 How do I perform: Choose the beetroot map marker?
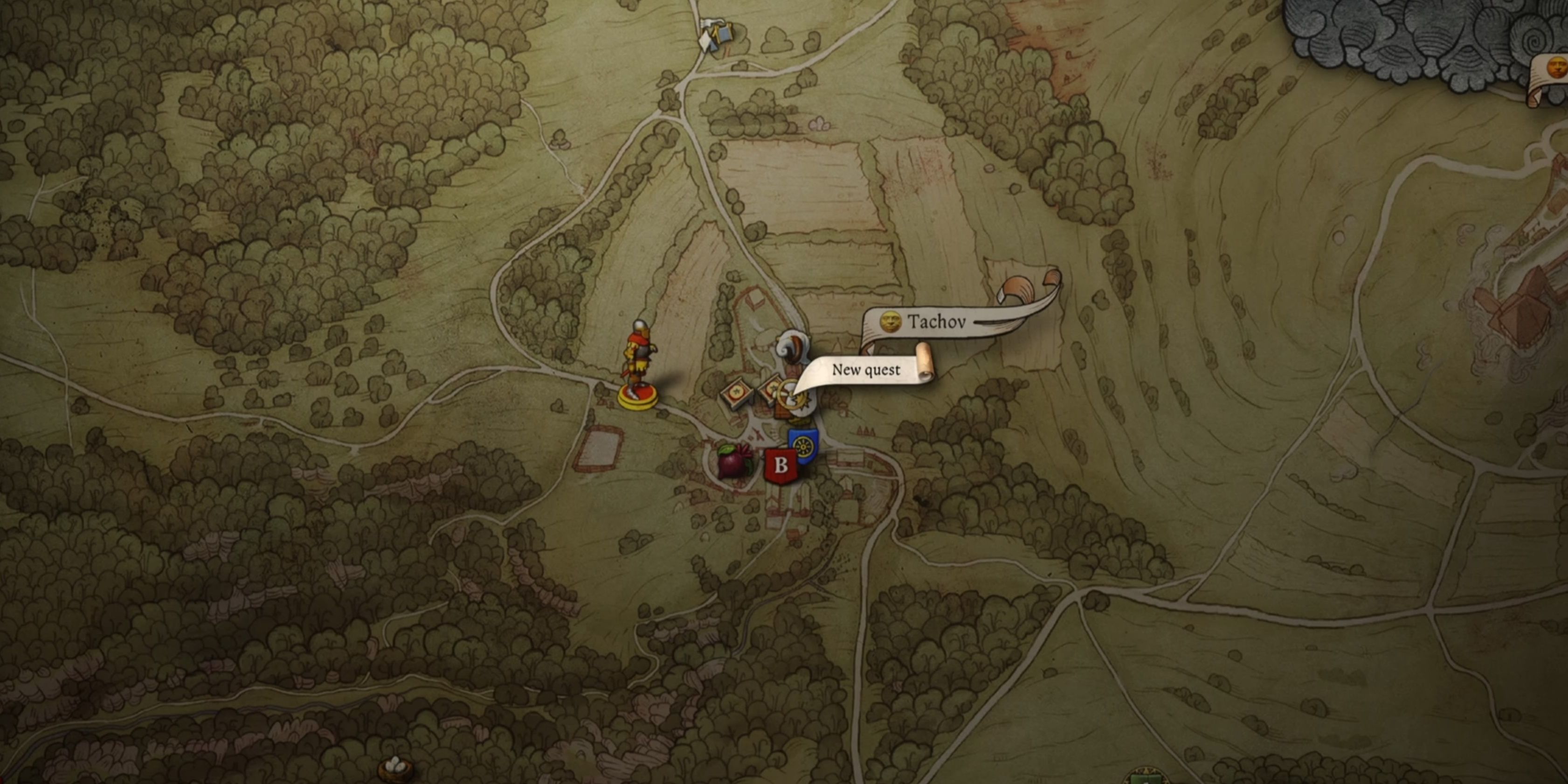tap(733, 461)
